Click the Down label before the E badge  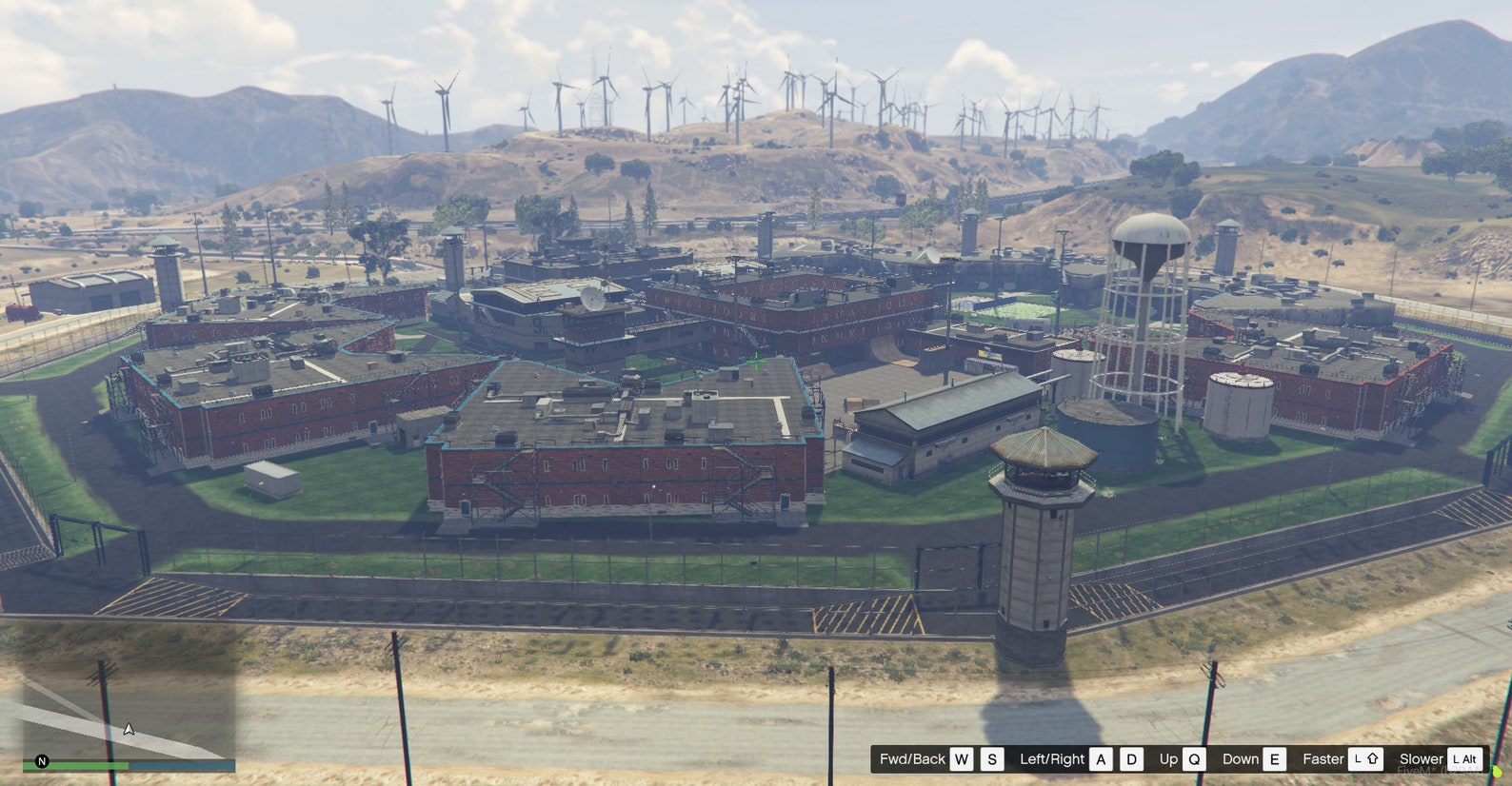[1241, 759]
